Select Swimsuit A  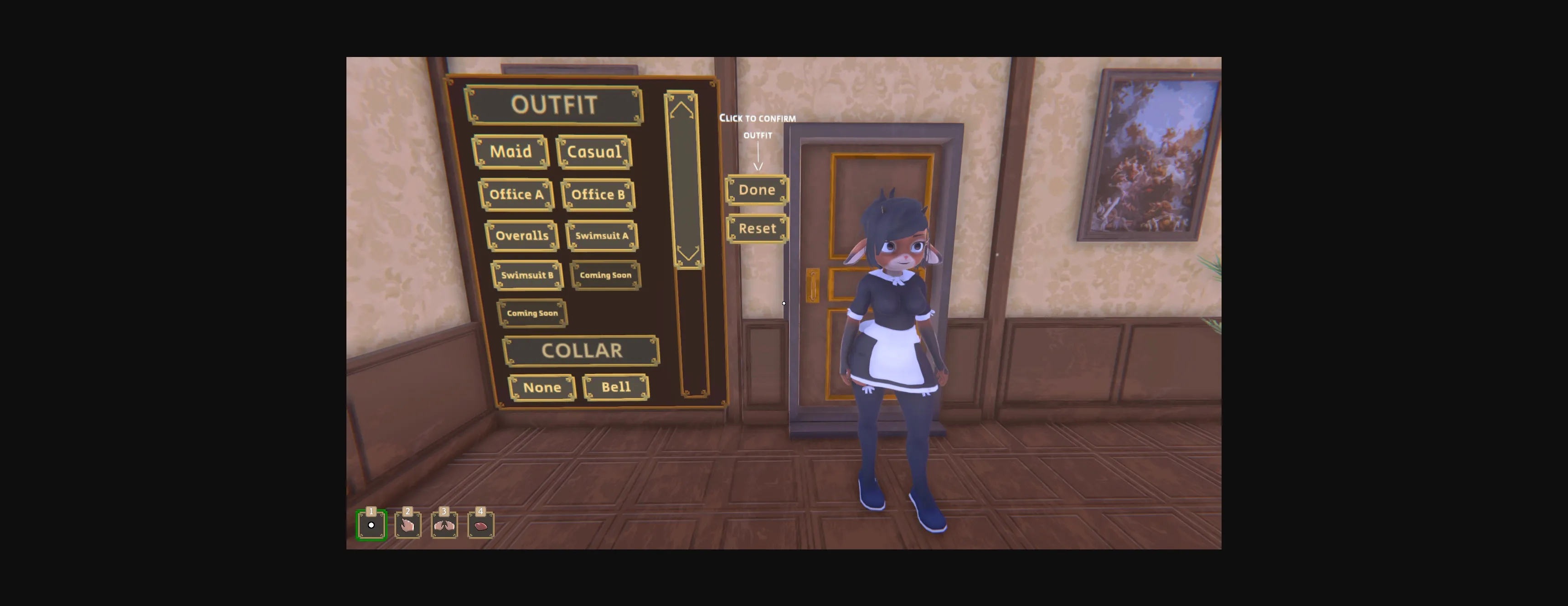pyautogui.click(x=602, y=235)
